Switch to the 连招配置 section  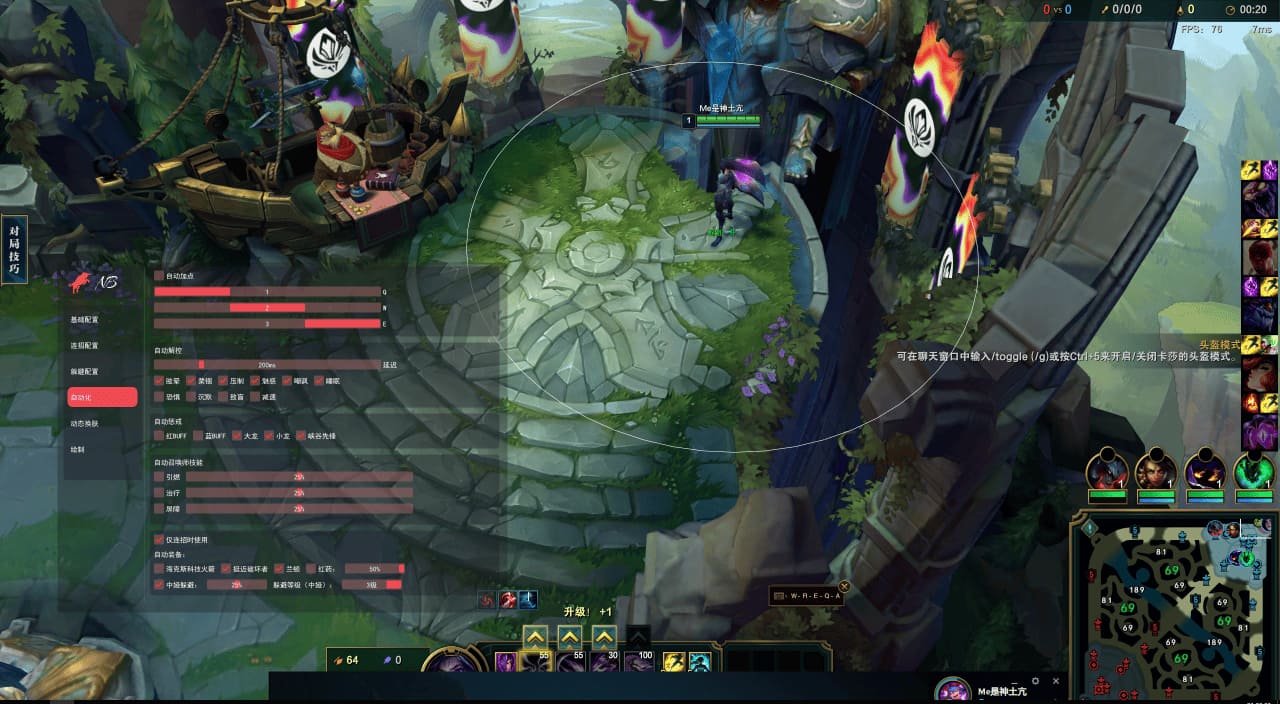tap(85, 346)
